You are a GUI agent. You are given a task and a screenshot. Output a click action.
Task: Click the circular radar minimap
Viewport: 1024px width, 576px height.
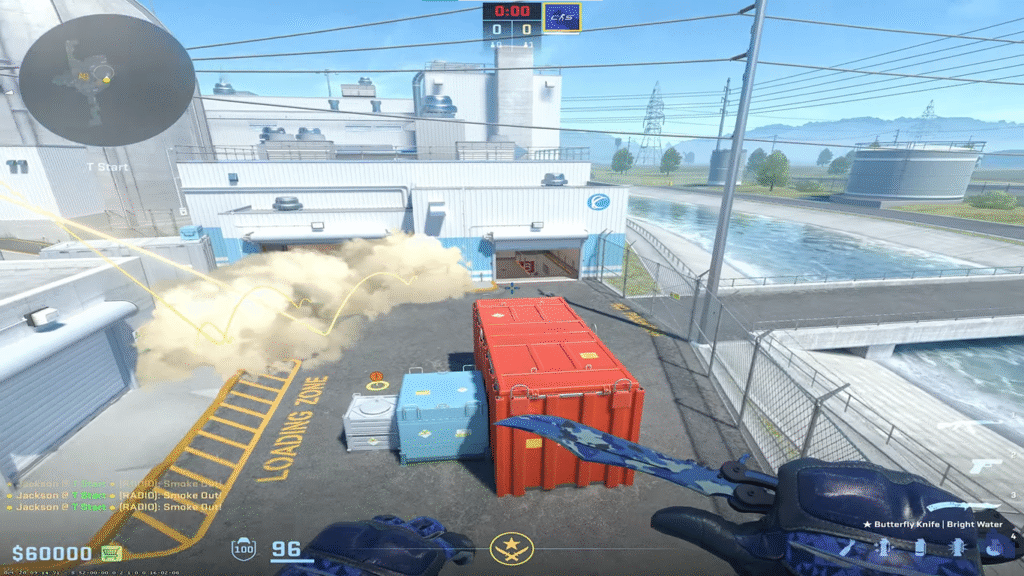click(x=107, y=78)
